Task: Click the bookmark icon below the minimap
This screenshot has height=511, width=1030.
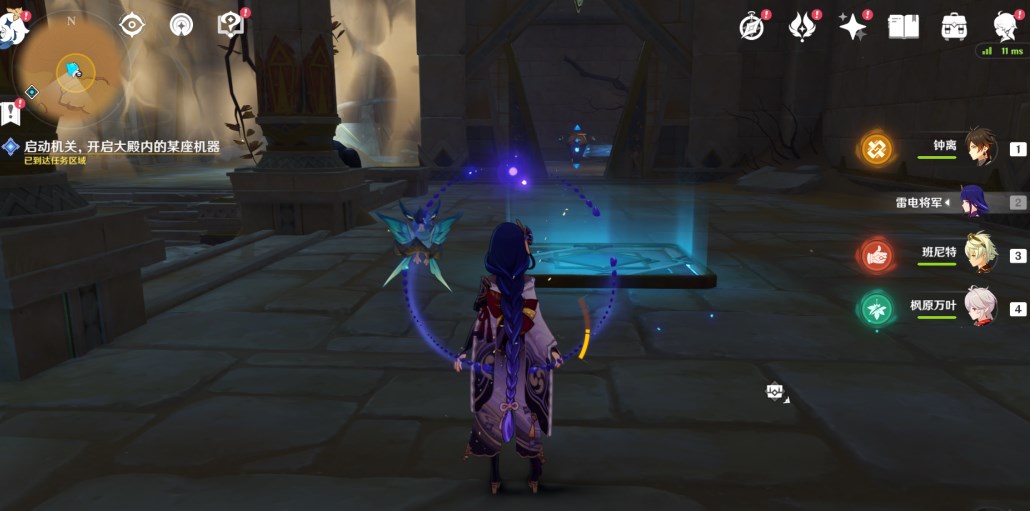Action: pos(10,111)
